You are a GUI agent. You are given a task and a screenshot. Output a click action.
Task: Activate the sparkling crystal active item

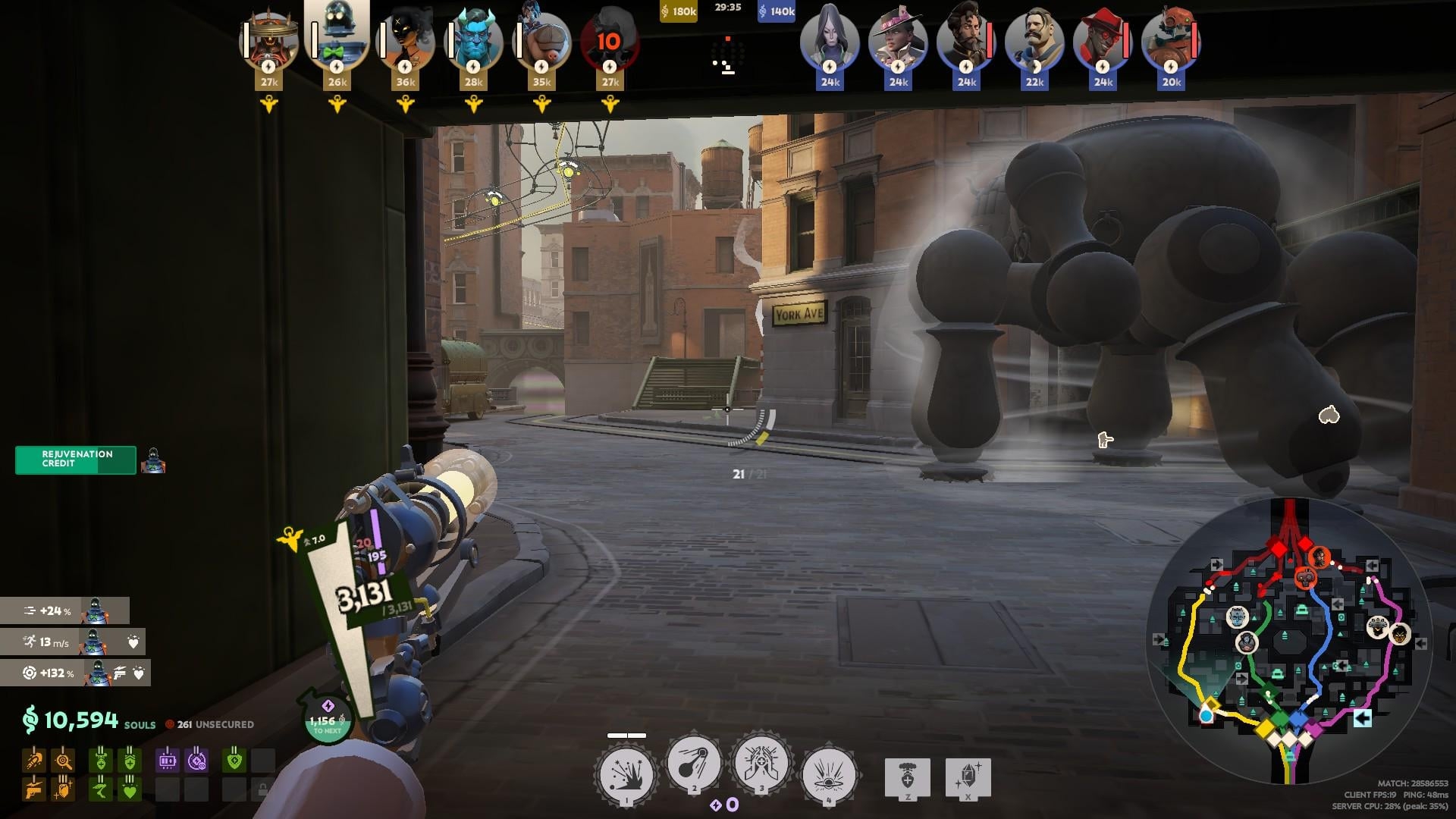(968, 777)
